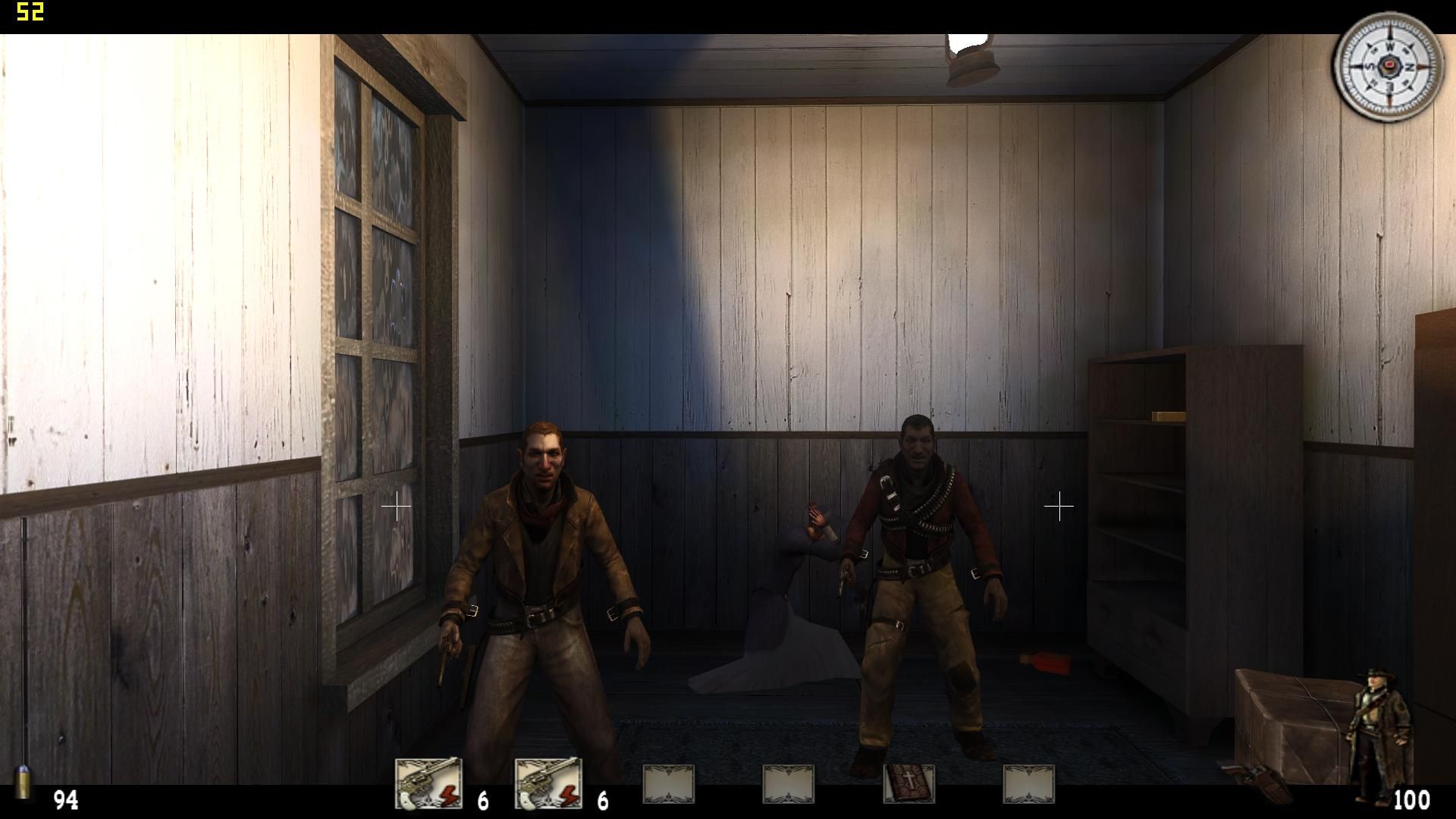Click the gunslinger character portrait
The height and width of the screenshot is (819, 1456).
pyautogui.click(x=1380, y=736)
